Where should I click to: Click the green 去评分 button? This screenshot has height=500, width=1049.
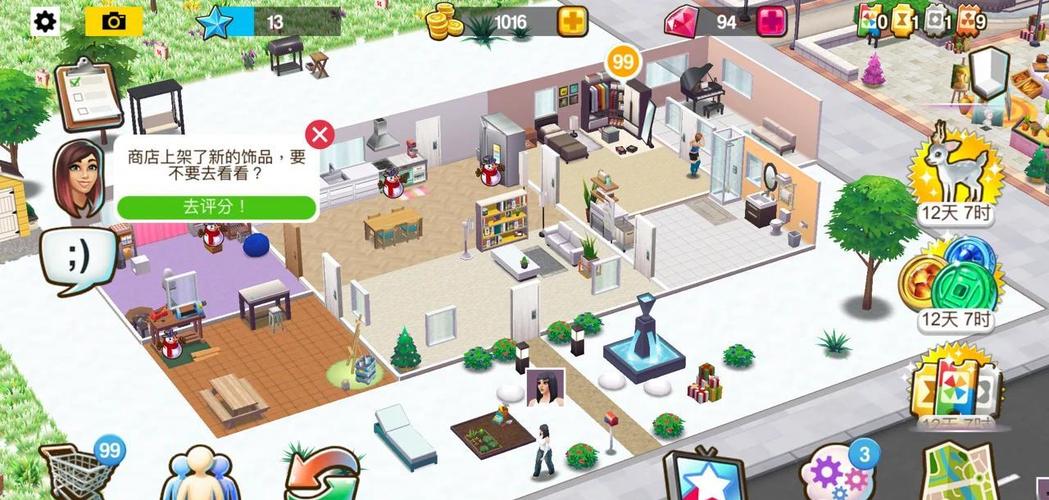pyautogui.click(x=216, y=207)
